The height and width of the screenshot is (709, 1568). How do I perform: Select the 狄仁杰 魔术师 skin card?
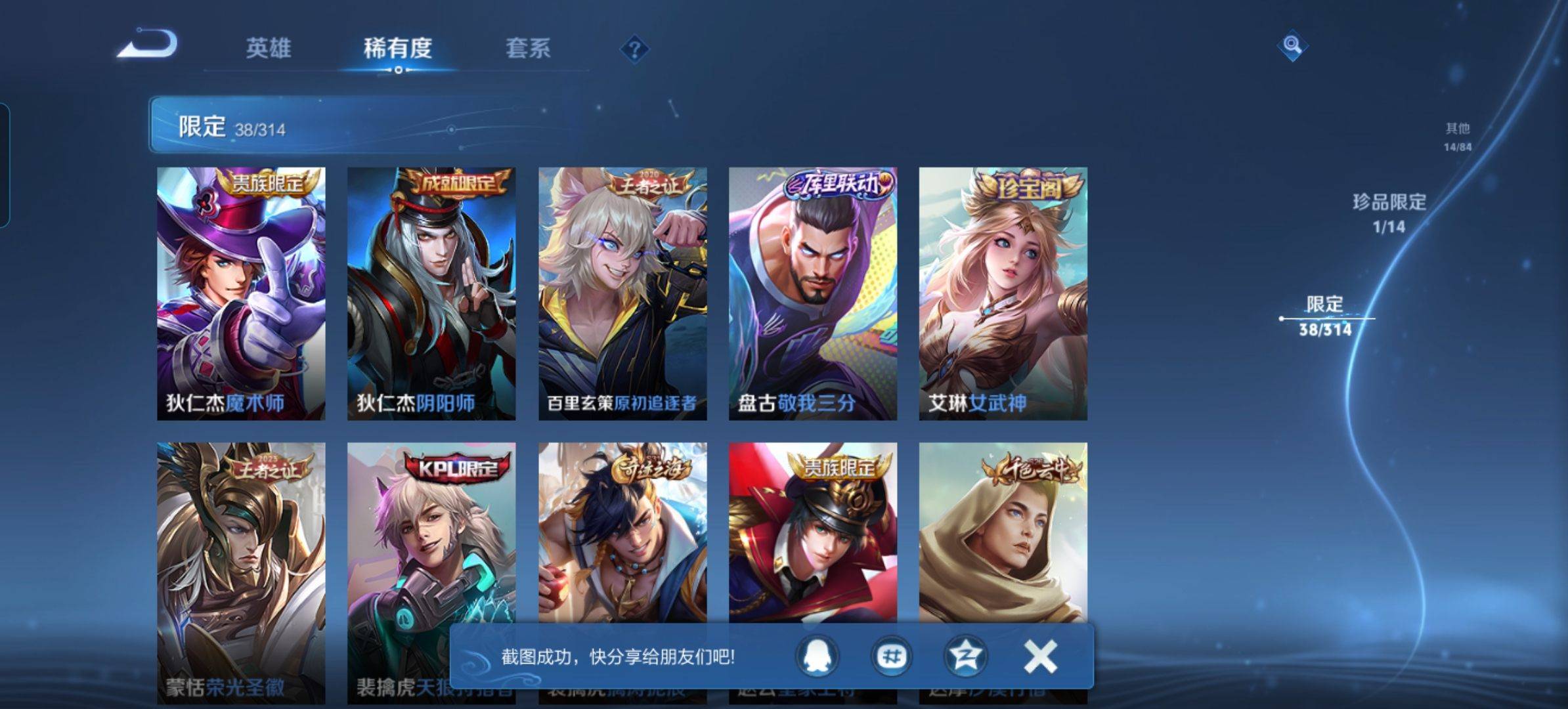tap(241, 293)
